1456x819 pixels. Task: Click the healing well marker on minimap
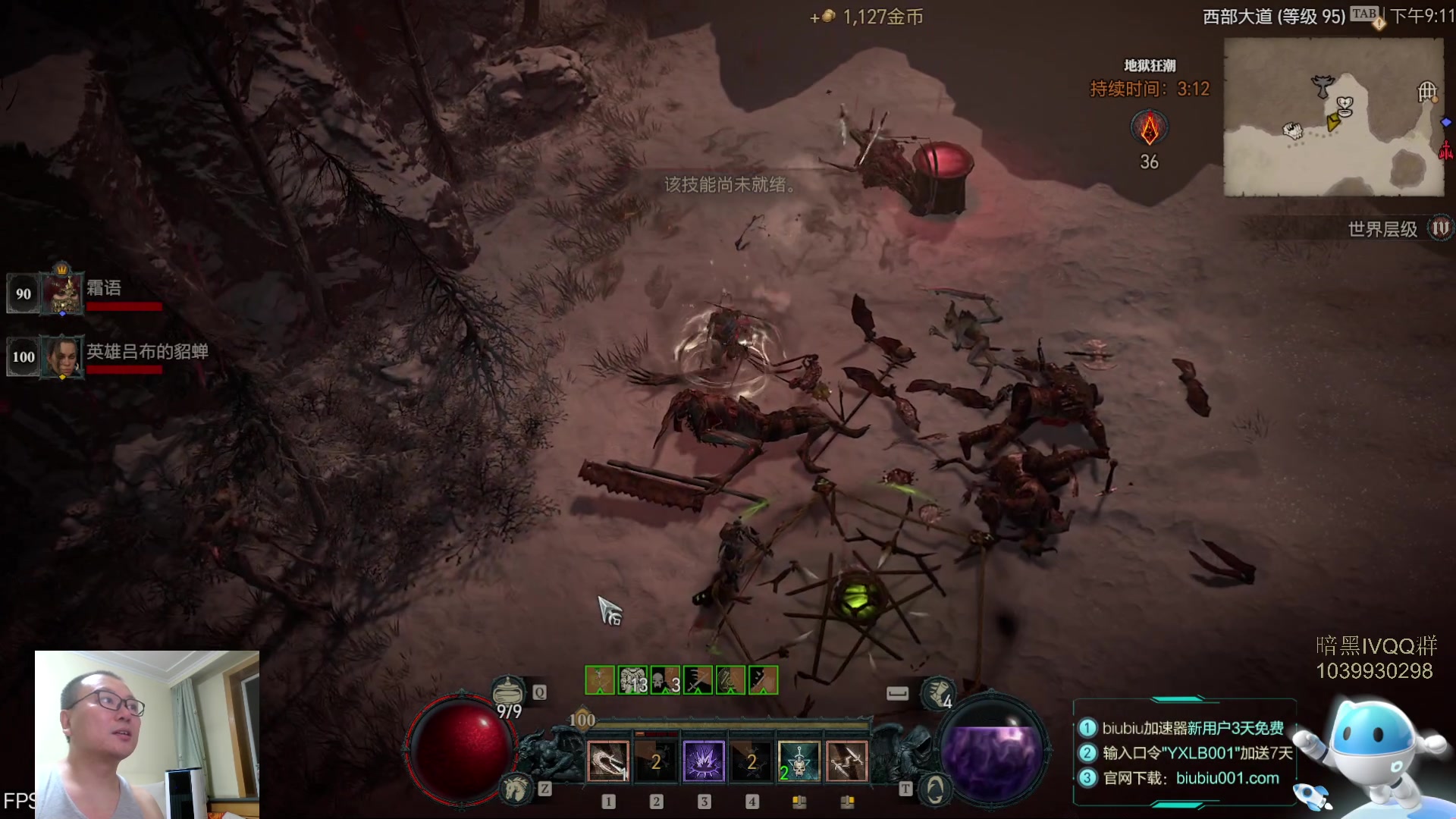(x=1345, y=105)
